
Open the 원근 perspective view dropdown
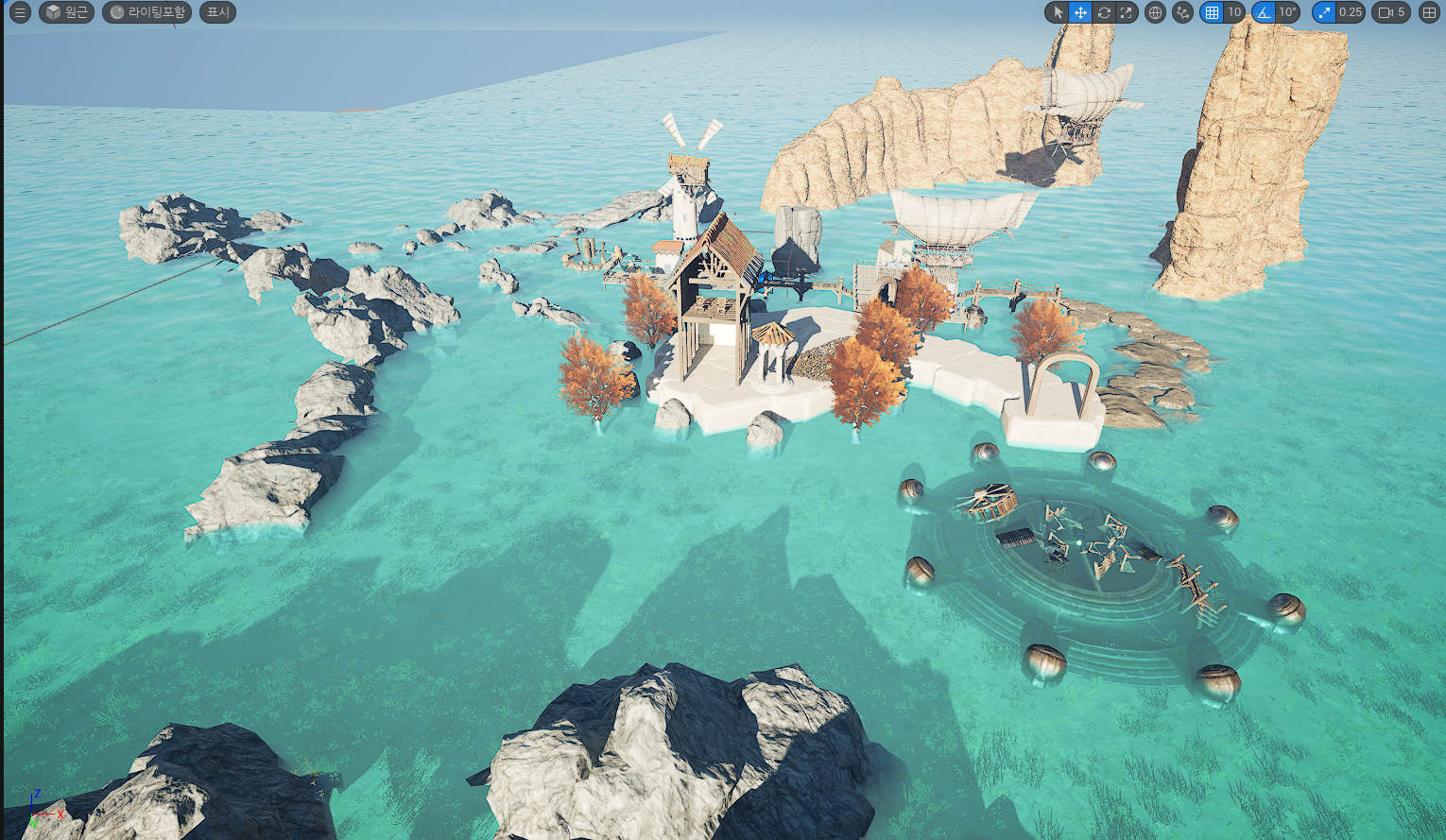pos(66,12)
